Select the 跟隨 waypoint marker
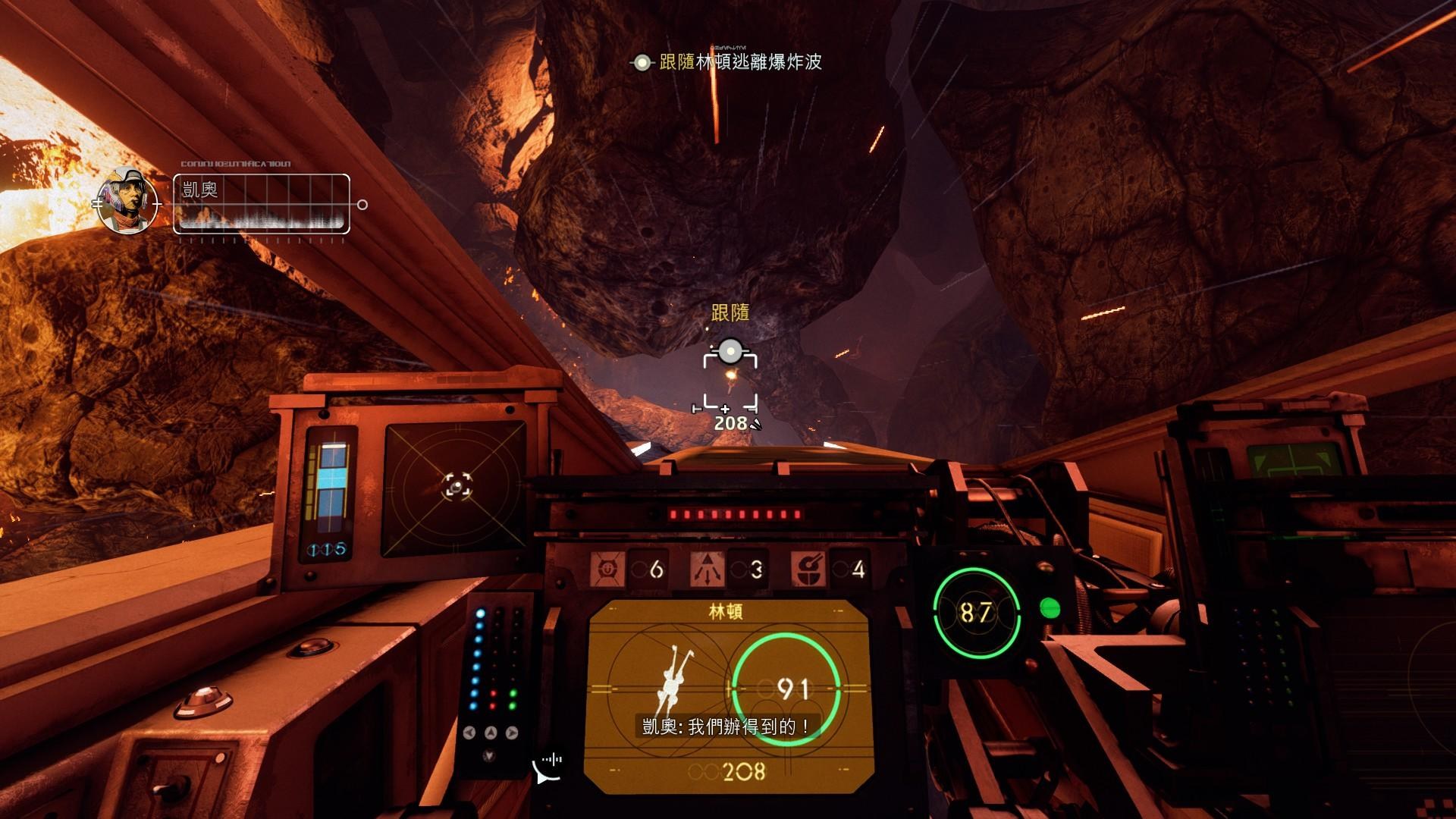1456x819 pixels. coord(730,351)
